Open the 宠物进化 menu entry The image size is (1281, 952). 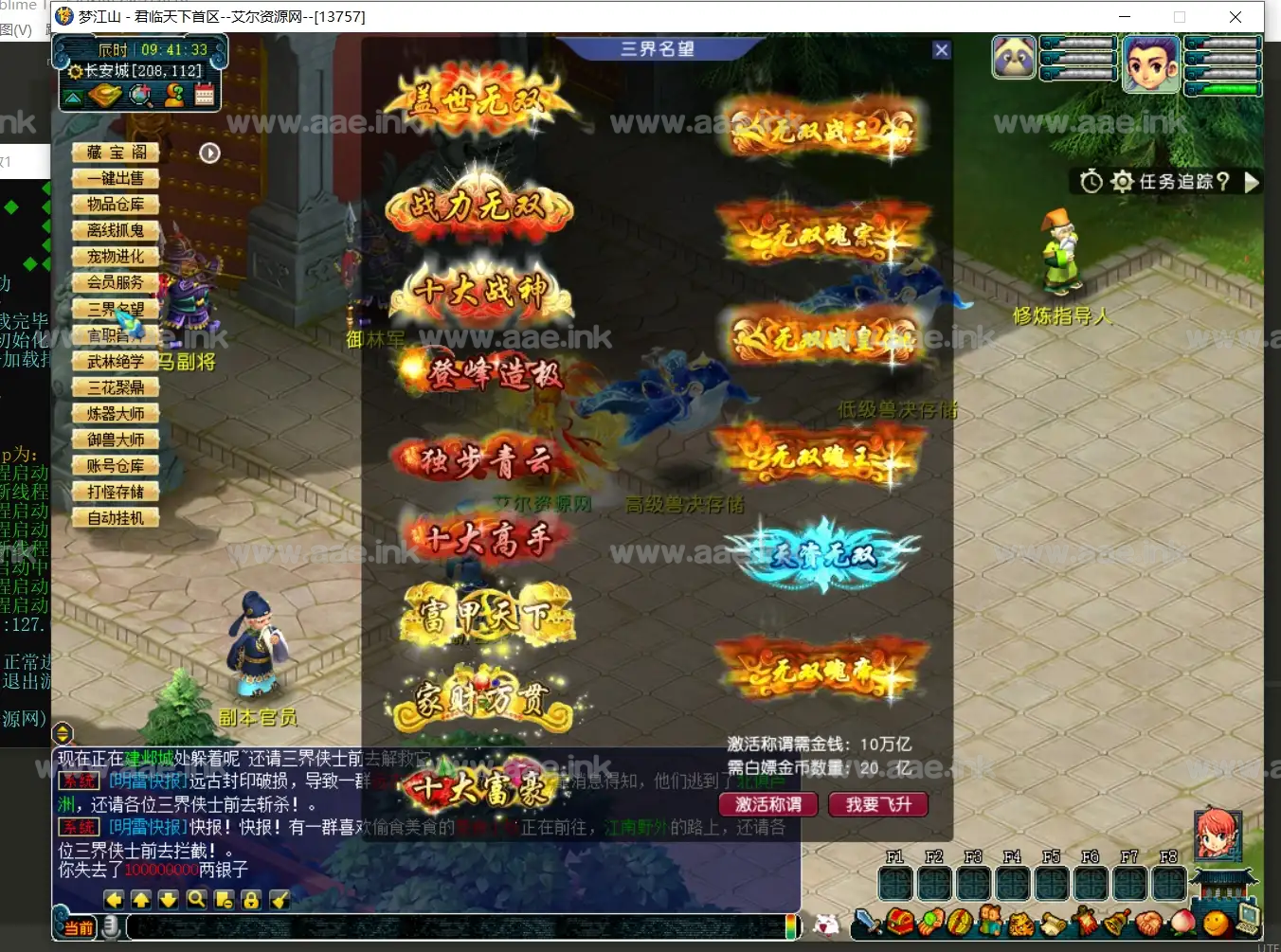tap(117, 257)
